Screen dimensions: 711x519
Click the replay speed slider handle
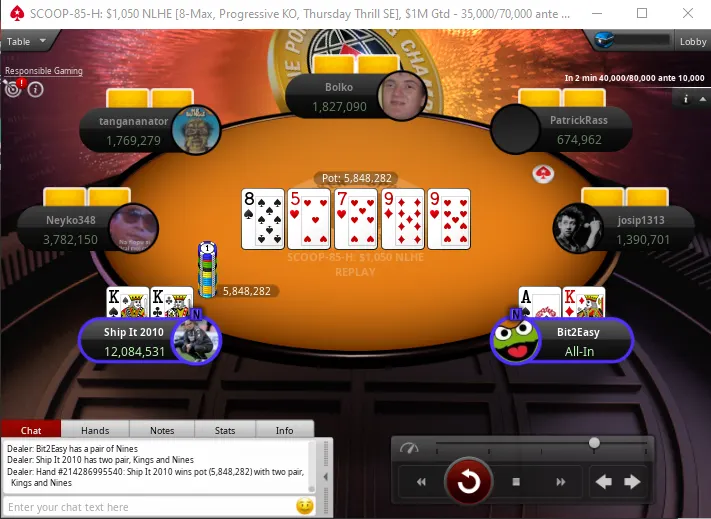click(595, 443)
